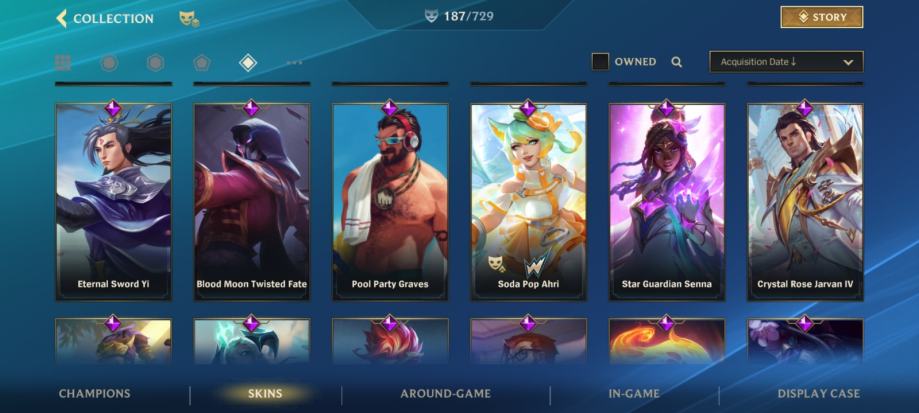
Task: Expand the three-dots more filters option
Action: click(294, 63)
